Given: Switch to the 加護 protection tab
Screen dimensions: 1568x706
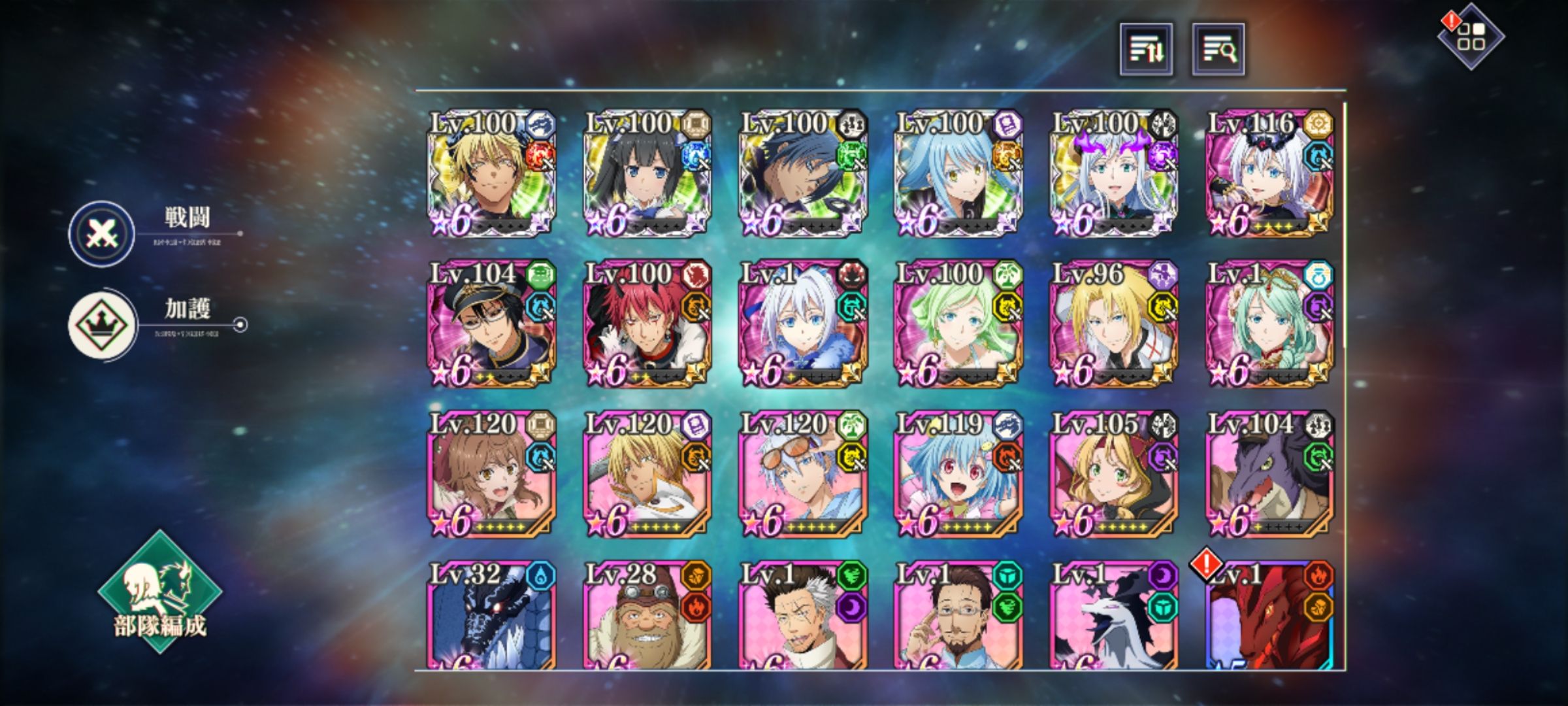Looking at the screenshot, I should pyautogui.click(x=103, y=325).
